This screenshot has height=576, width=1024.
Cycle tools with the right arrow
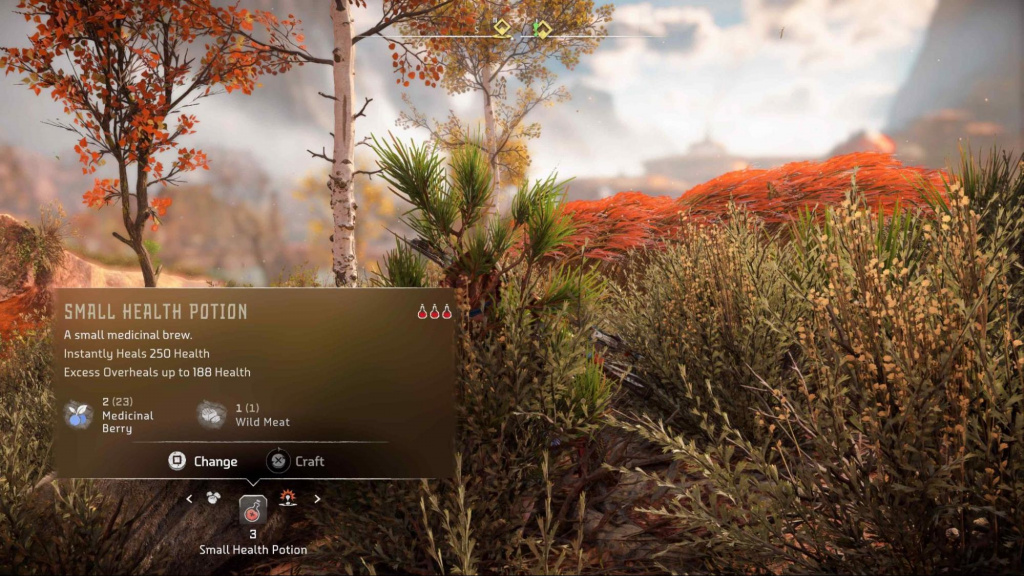pyautogui.click(x=318, y=498)
